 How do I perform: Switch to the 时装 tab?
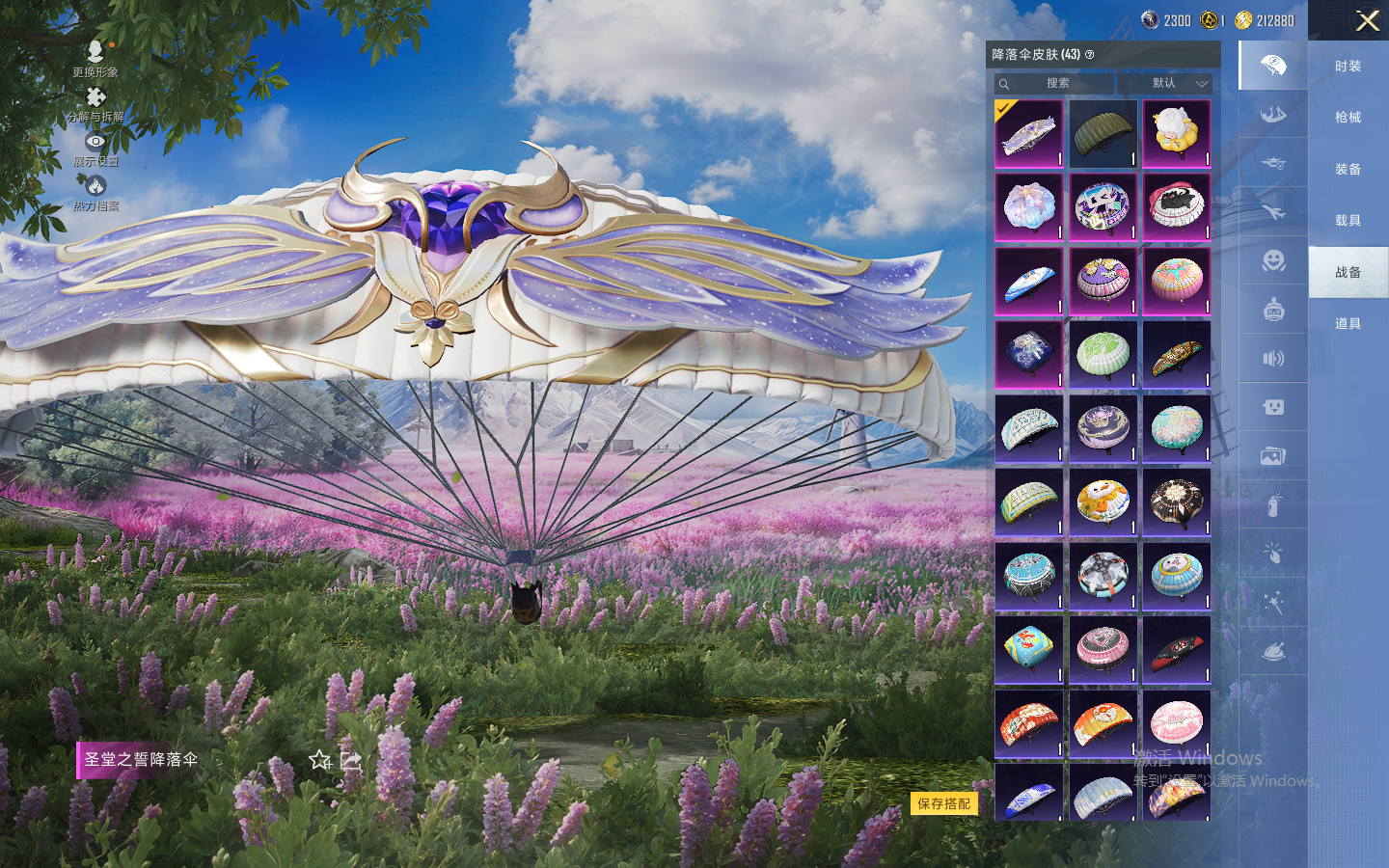click(x=1348, y=67)
